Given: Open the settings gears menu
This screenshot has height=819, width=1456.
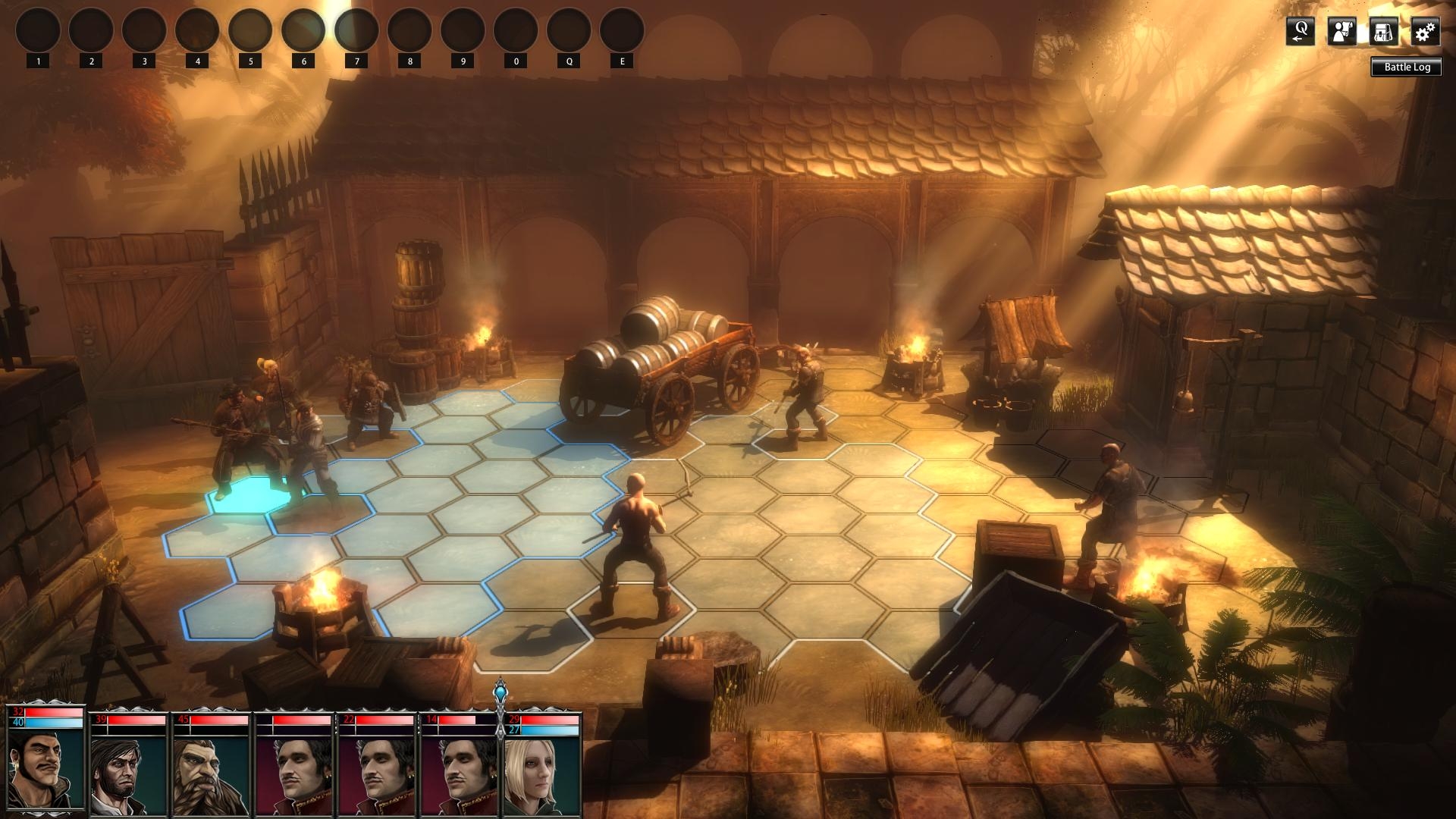Looking at the screenshot, I should point(1426,32).
